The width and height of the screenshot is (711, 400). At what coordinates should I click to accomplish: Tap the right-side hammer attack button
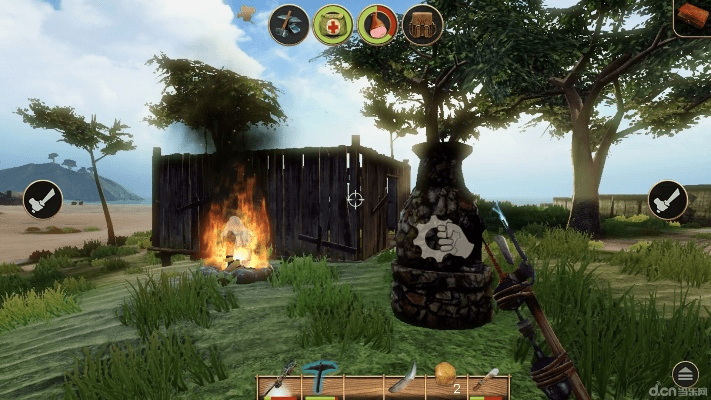tap(667, 200)
